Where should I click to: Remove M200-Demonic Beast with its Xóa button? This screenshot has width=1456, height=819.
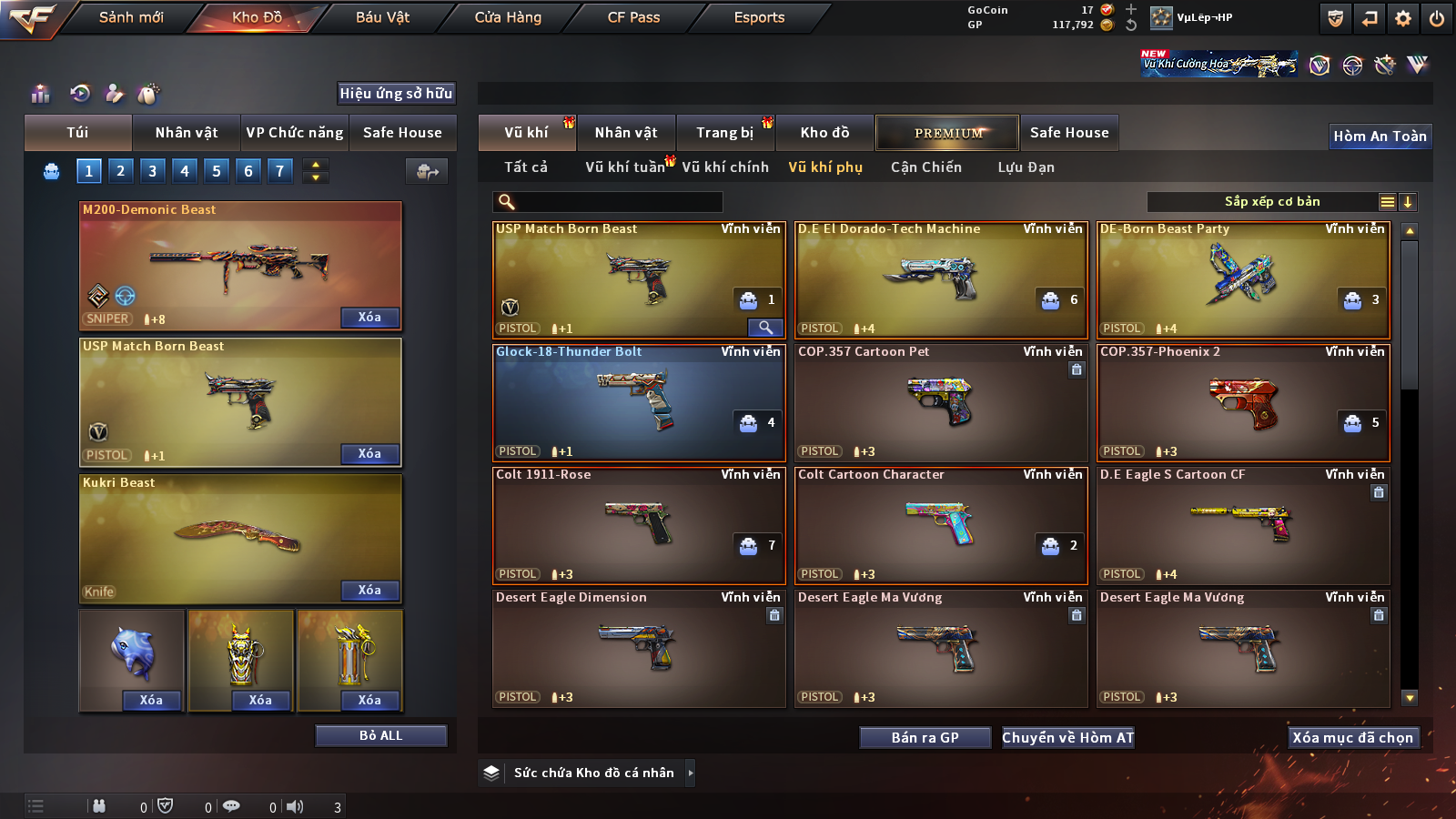tap(369, 318)
